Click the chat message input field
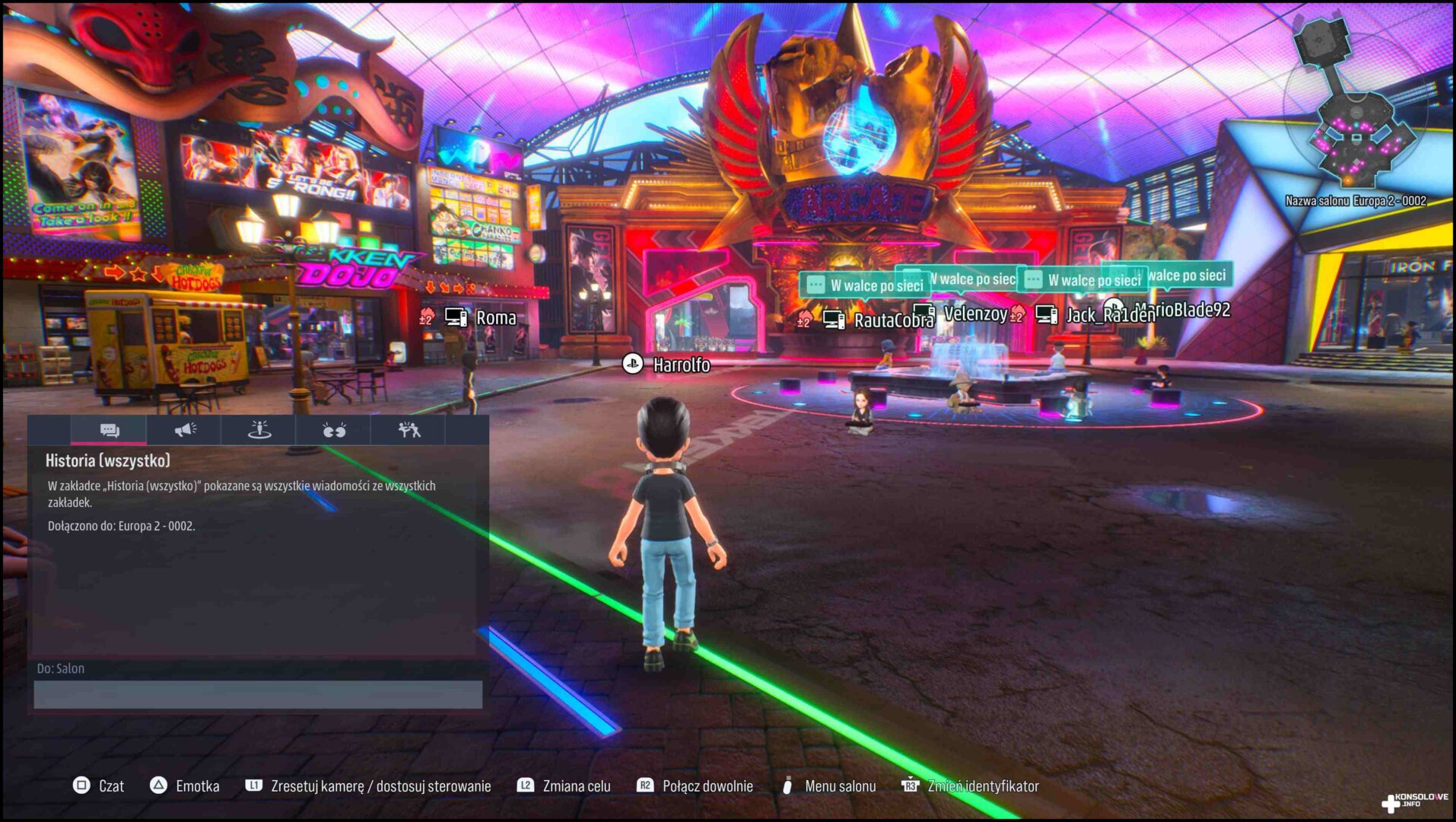 point(258,695)
